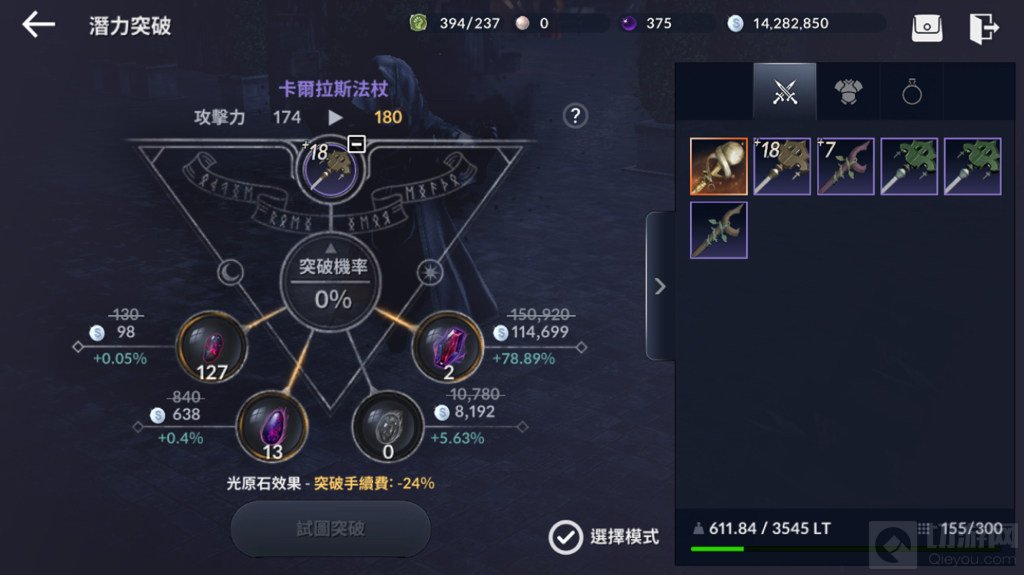Select the curved staff in second row
This screenshot has height=575, width=1024.
[x=718, y=230]
